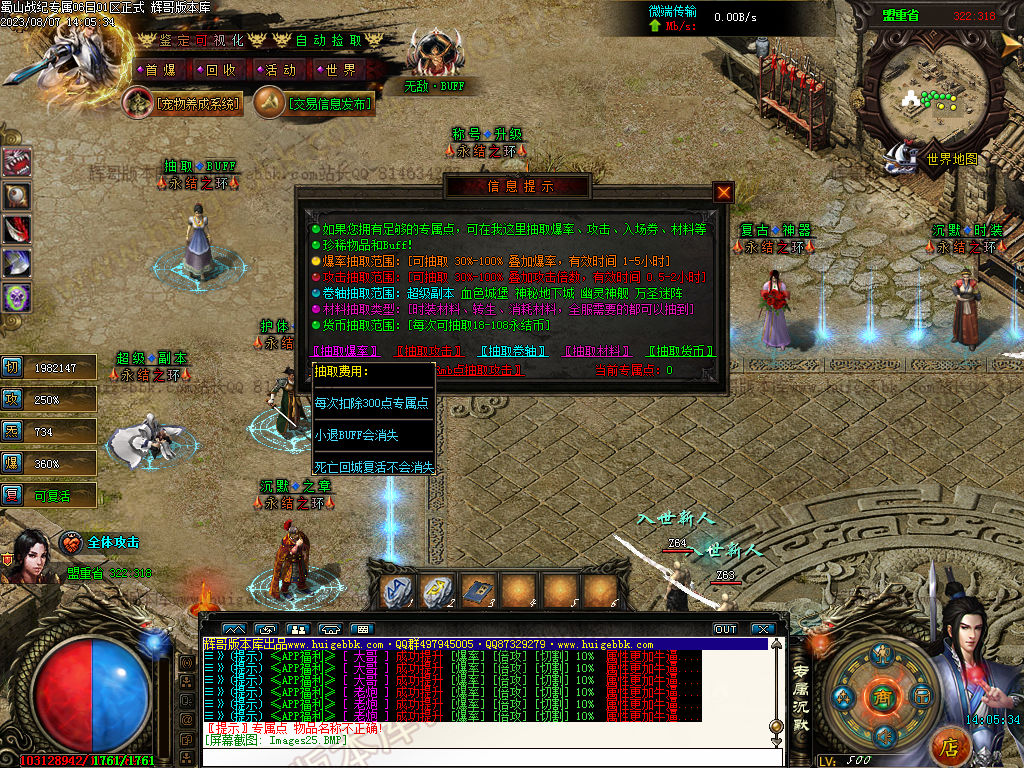The height and width of the screenshot is (768, 1024).
Task: Open the central 商 button on the wheel
Action: (881, 696)
